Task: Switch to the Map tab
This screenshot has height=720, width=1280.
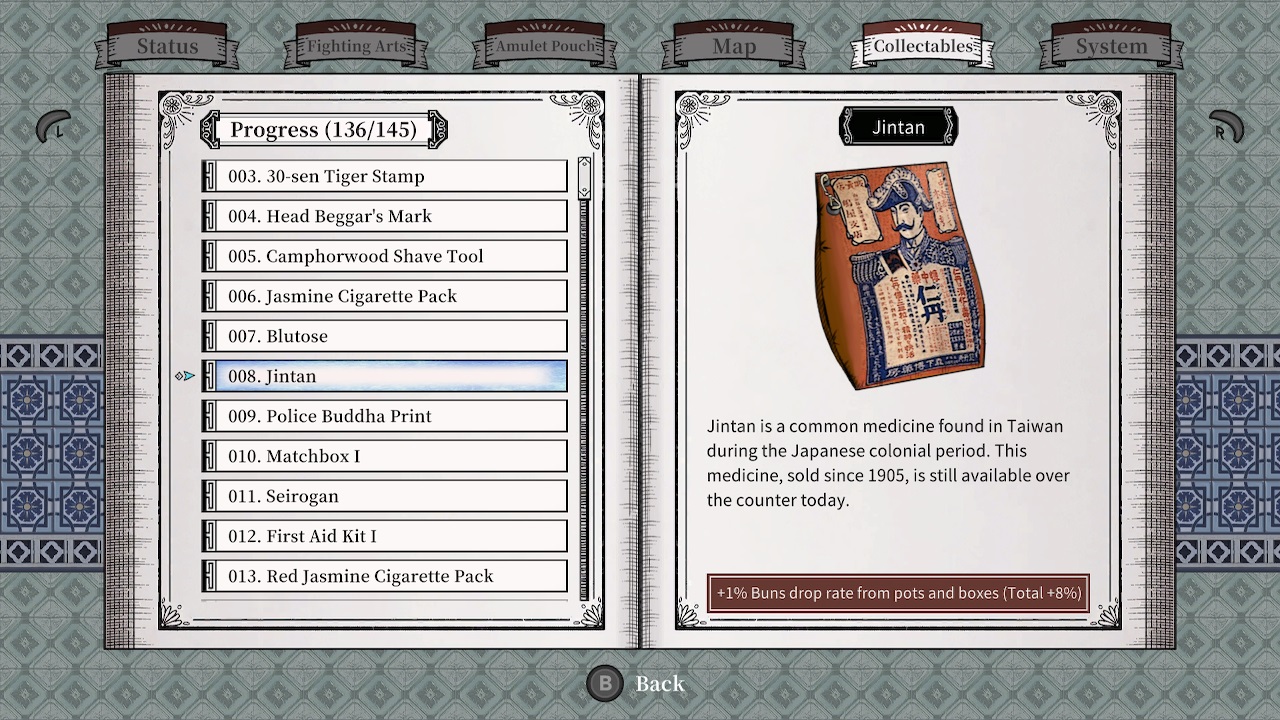Action: [x=734, y=46]
